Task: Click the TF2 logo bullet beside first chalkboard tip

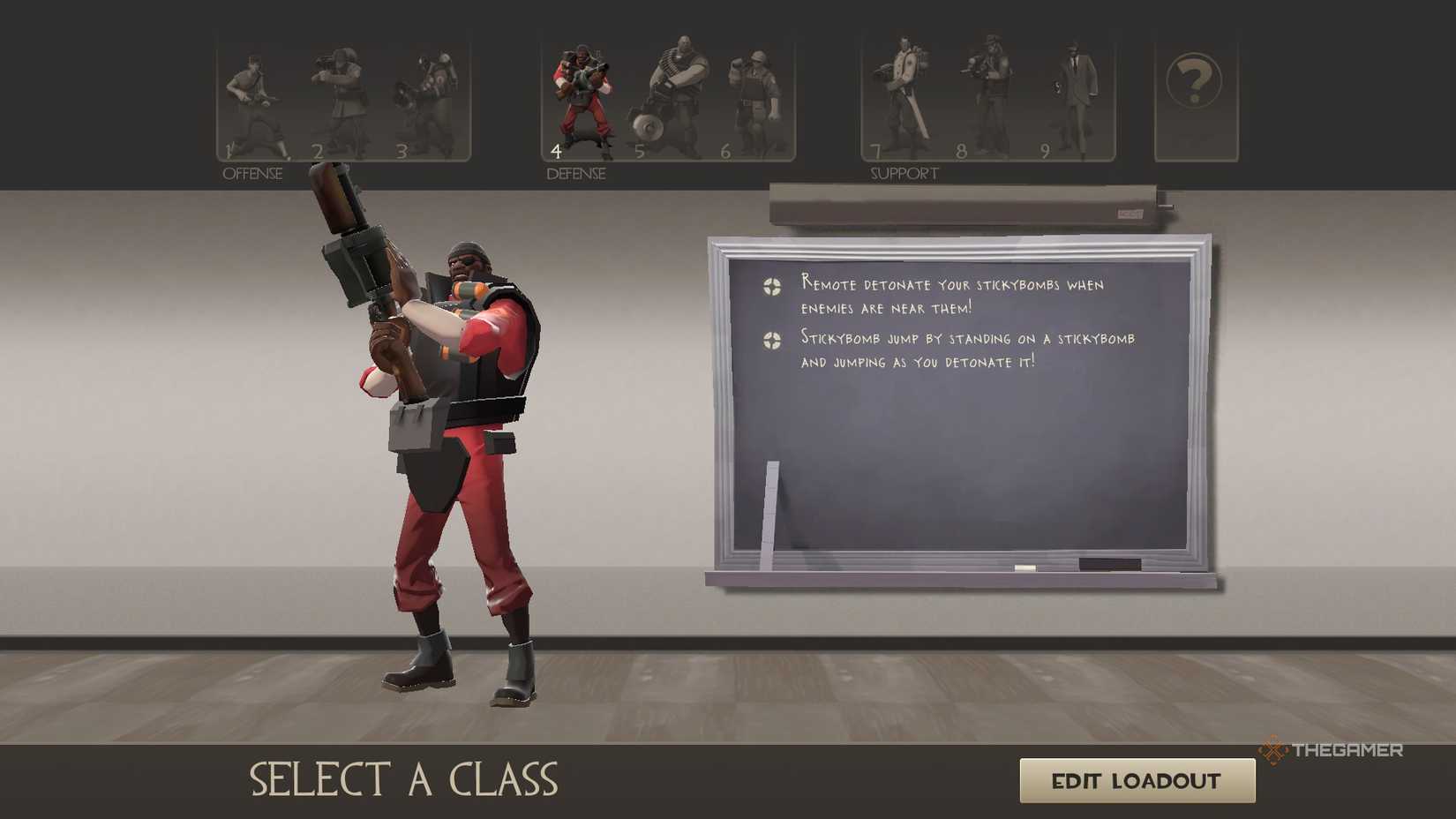Action: 772,287
